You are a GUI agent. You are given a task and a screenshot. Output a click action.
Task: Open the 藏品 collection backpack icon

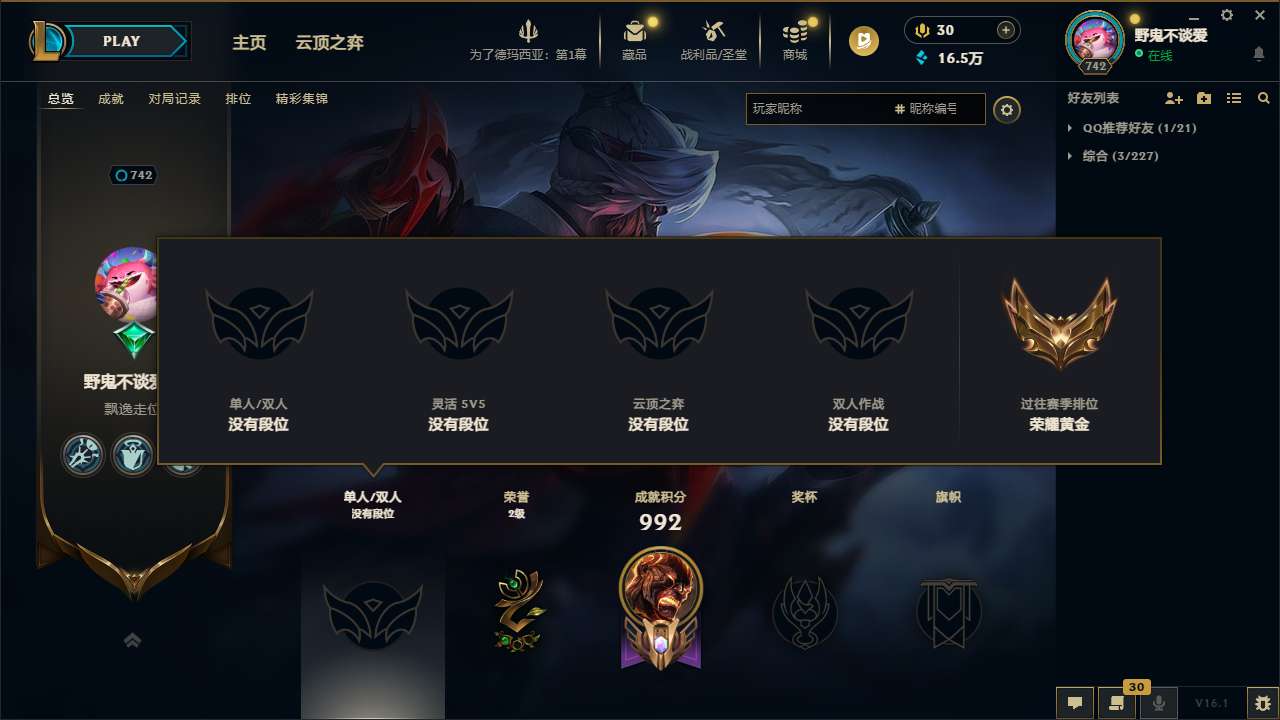pyautogui.click(x=634, y=33)
